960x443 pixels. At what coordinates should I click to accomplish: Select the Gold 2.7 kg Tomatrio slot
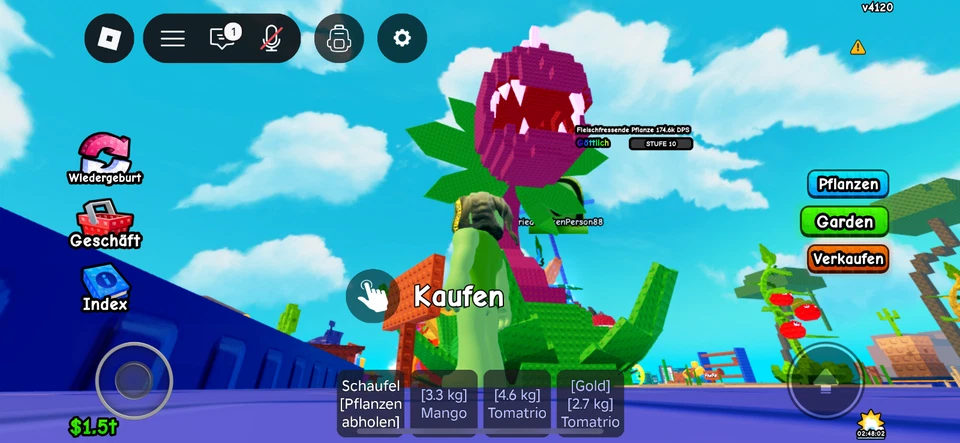(590, 403)
